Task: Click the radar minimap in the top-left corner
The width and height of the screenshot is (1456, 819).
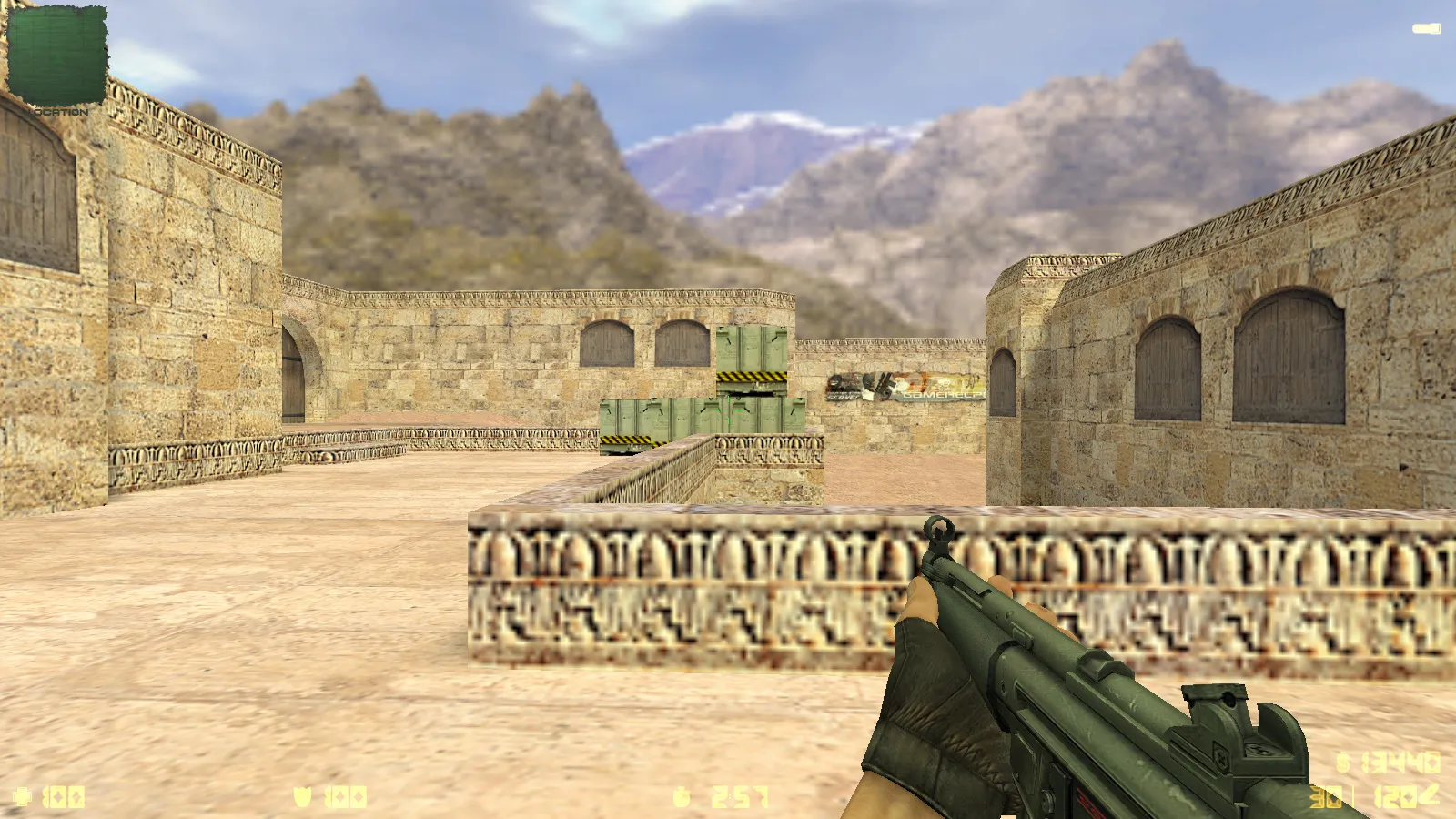Action: [x=56, y=53]
